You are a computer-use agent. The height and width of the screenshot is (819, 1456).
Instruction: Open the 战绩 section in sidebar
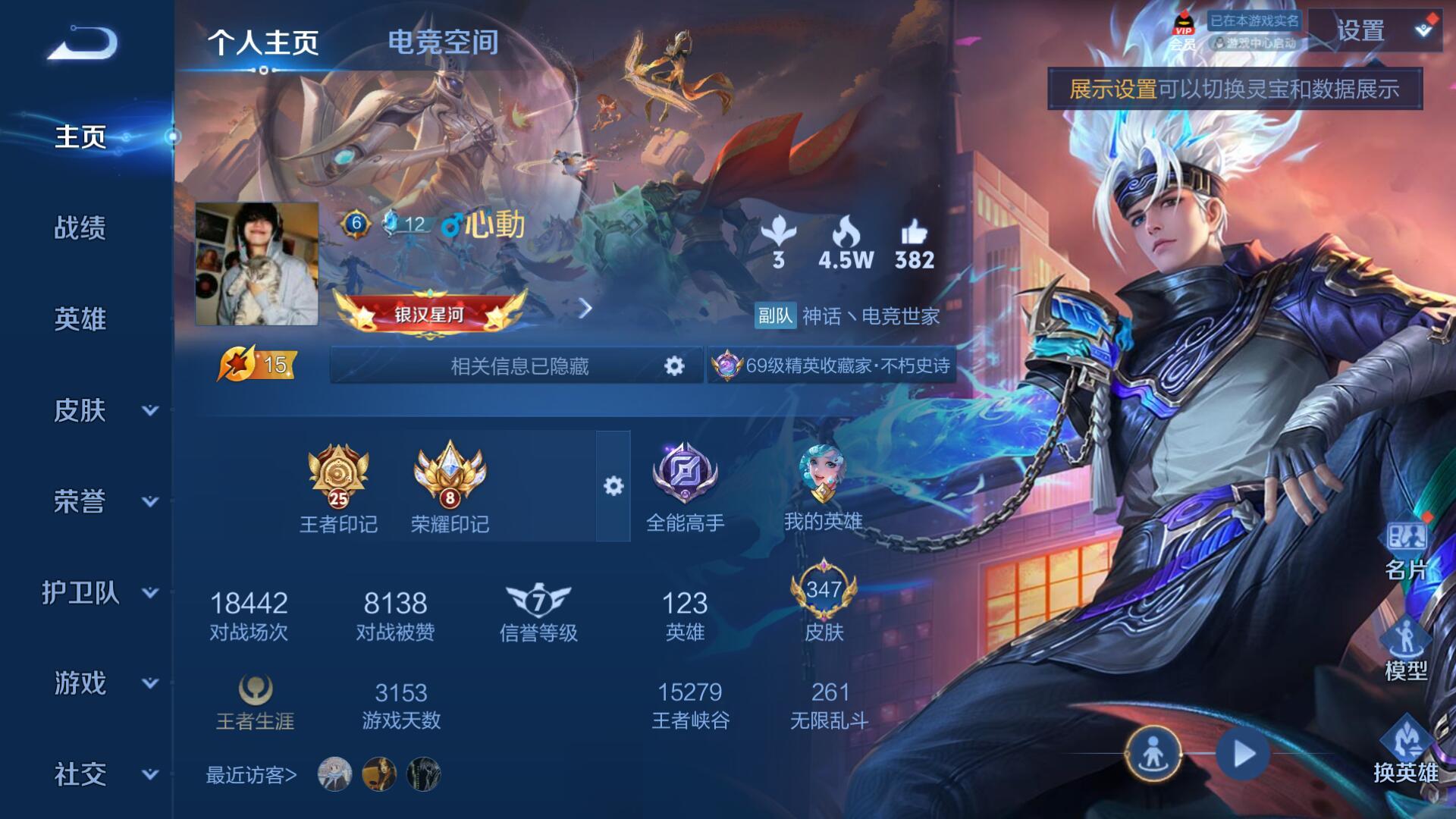80,227
